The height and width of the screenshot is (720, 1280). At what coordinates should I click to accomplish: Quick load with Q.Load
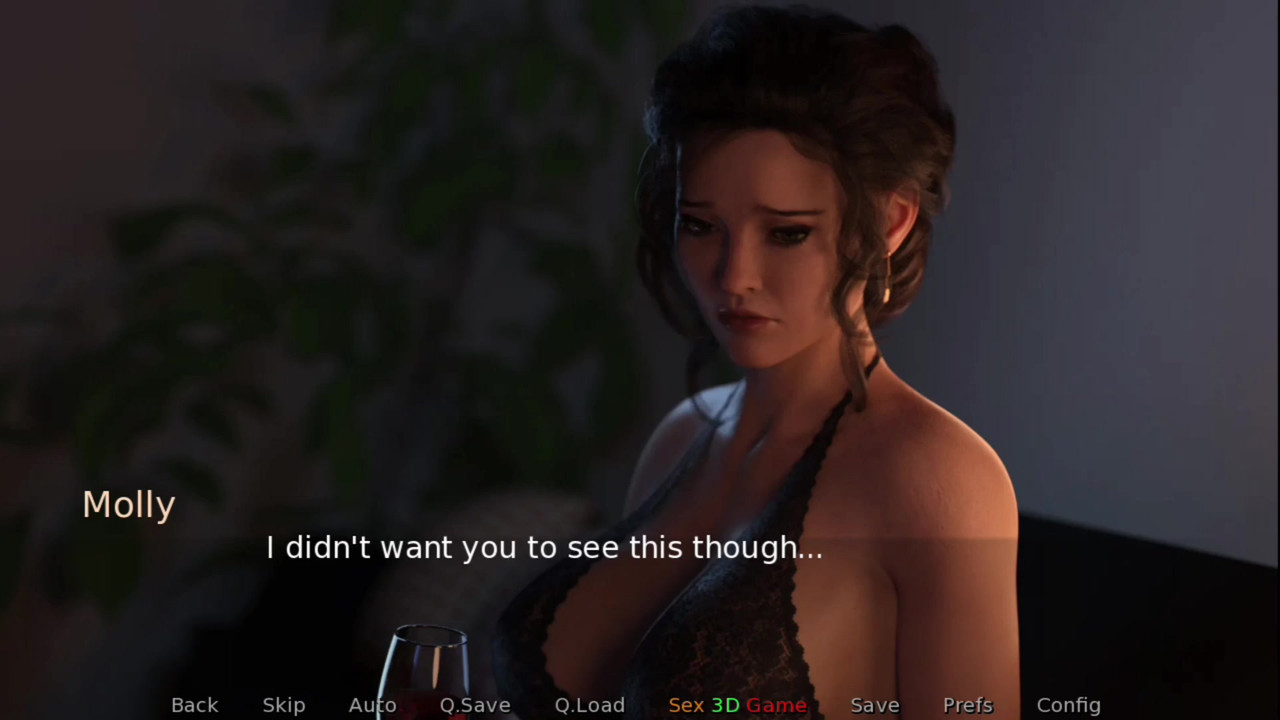(590, 705)
